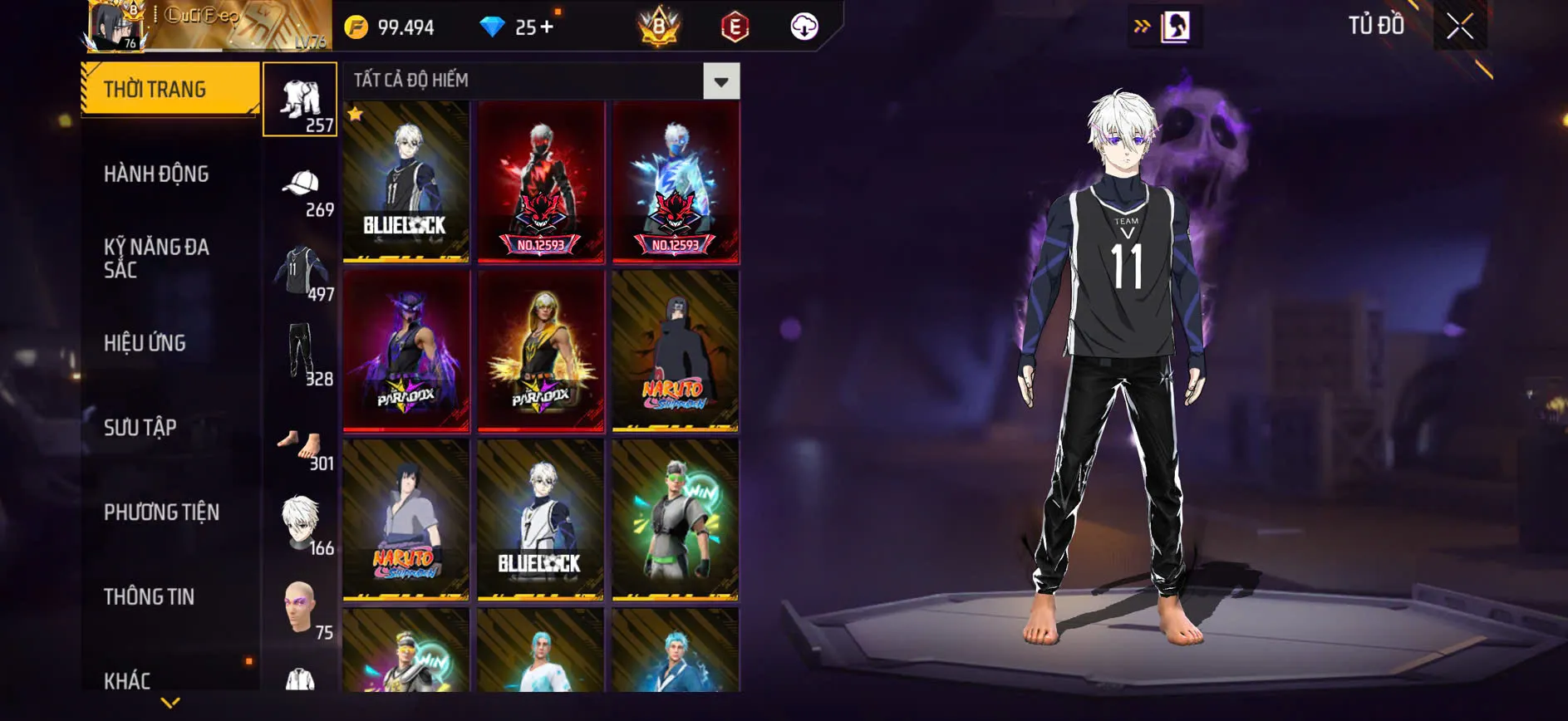Image resolution: width=1568 pixels, height=721 pixels.
Task: Select the jersey category icon labeled 497
Action: (x=301, y=266)
